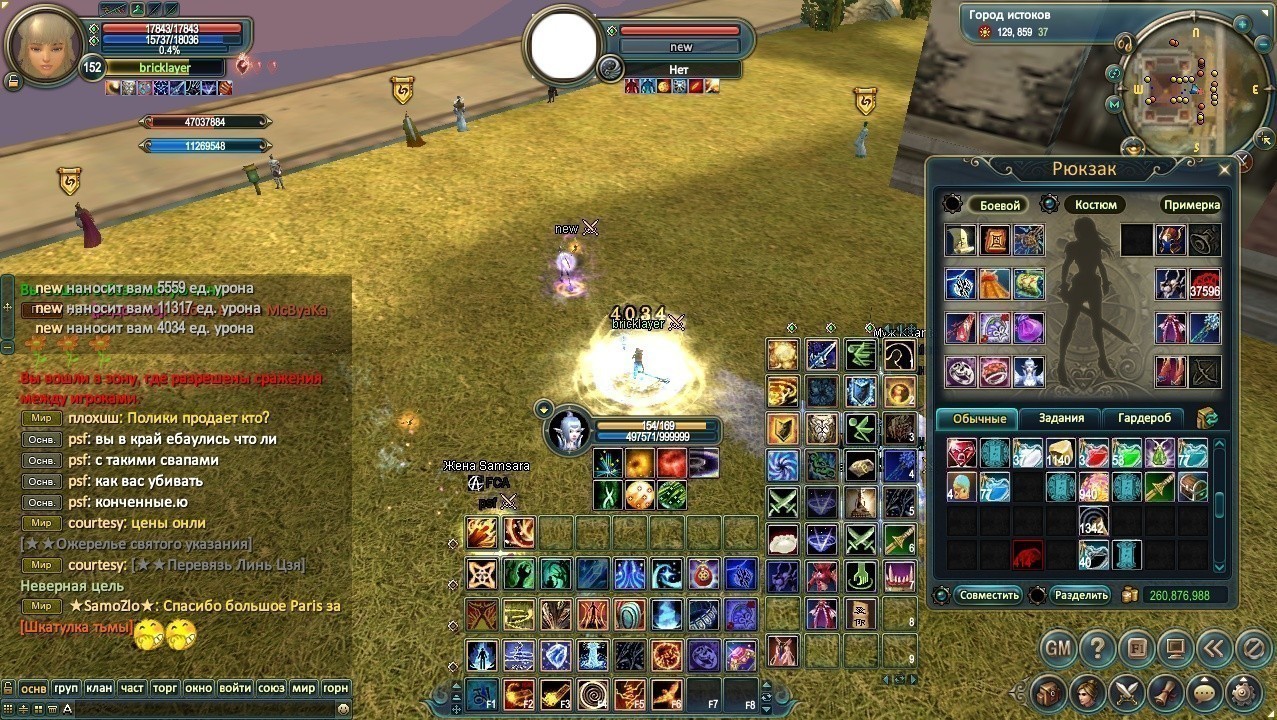1277x720 pixels.
Task: Click the Разделить button
Action: [1080, 595]
